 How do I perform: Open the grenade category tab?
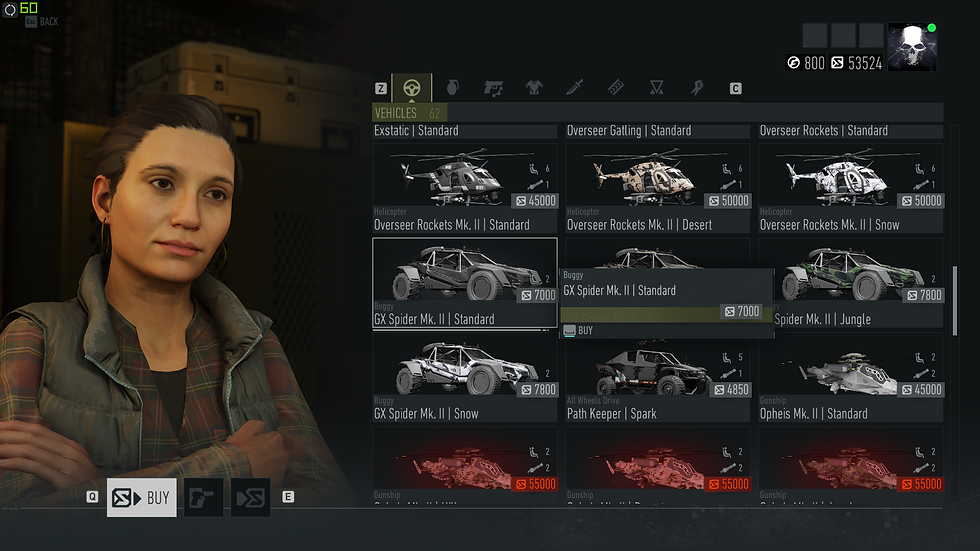pyautogui.click(x=452, y=88)
